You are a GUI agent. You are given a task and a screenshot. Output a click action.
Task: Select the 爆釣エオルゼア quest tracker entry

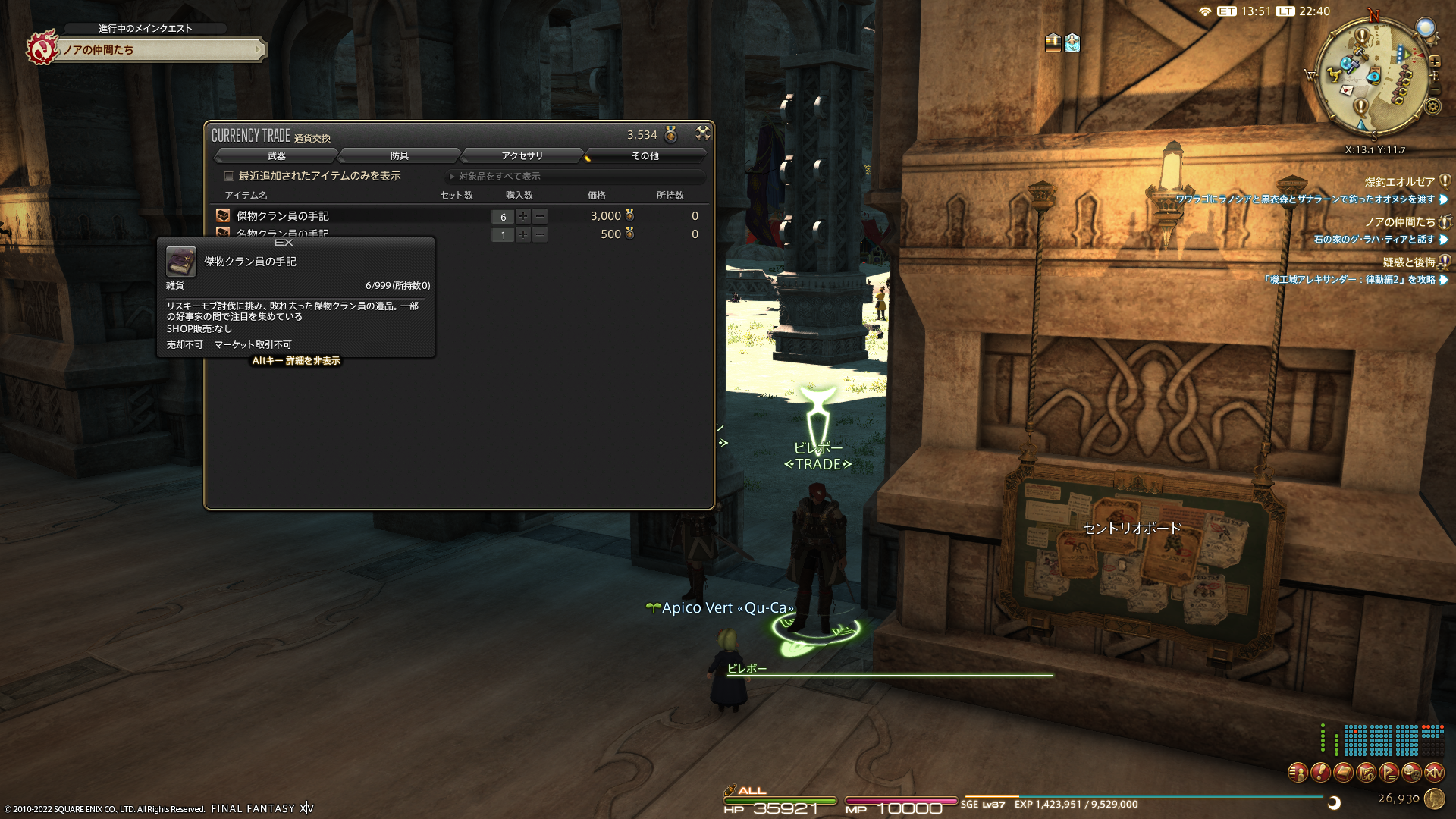[x=1399, y=182]
